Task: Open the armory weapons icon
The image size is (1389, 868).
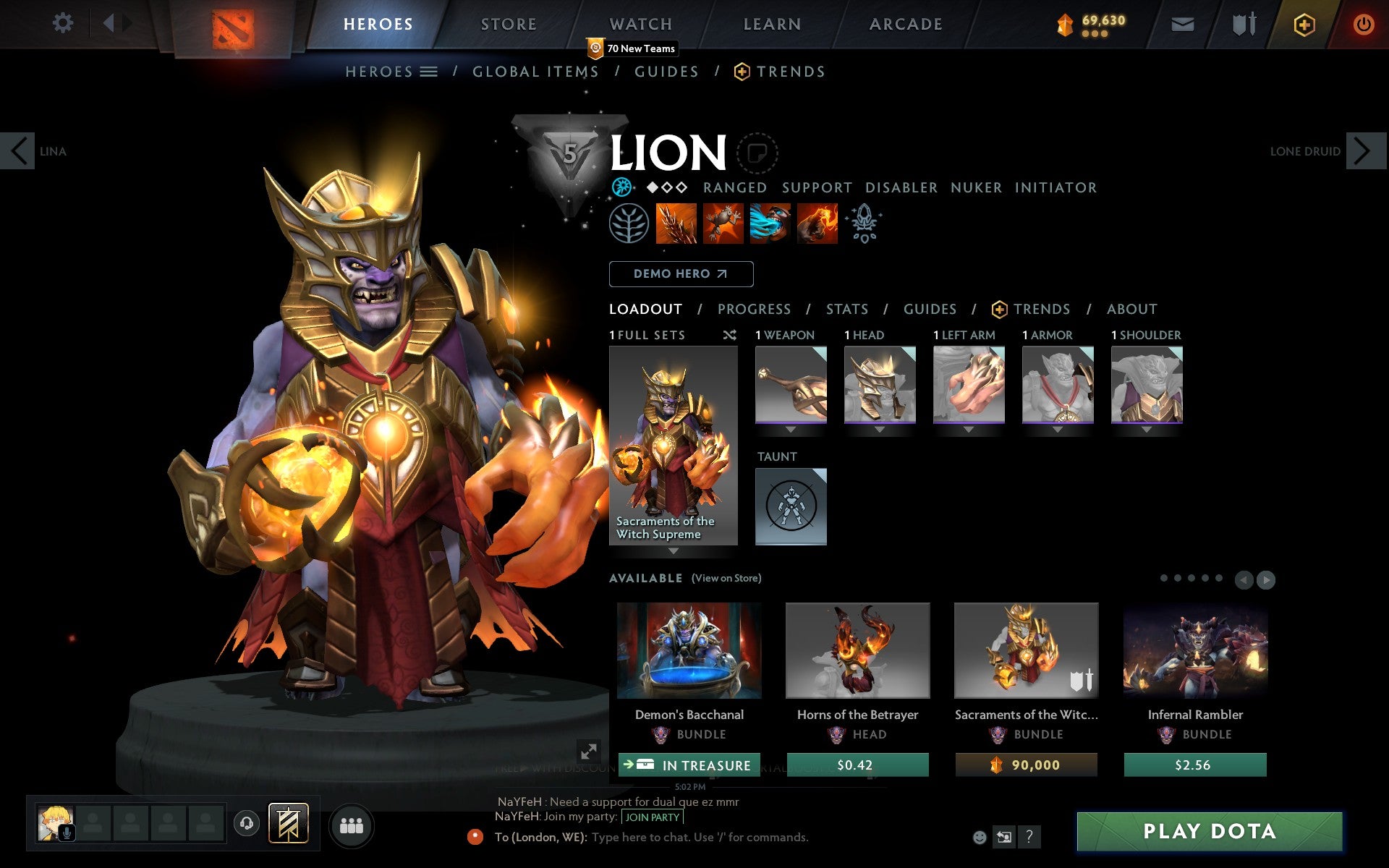Action: pos(1242,23)
